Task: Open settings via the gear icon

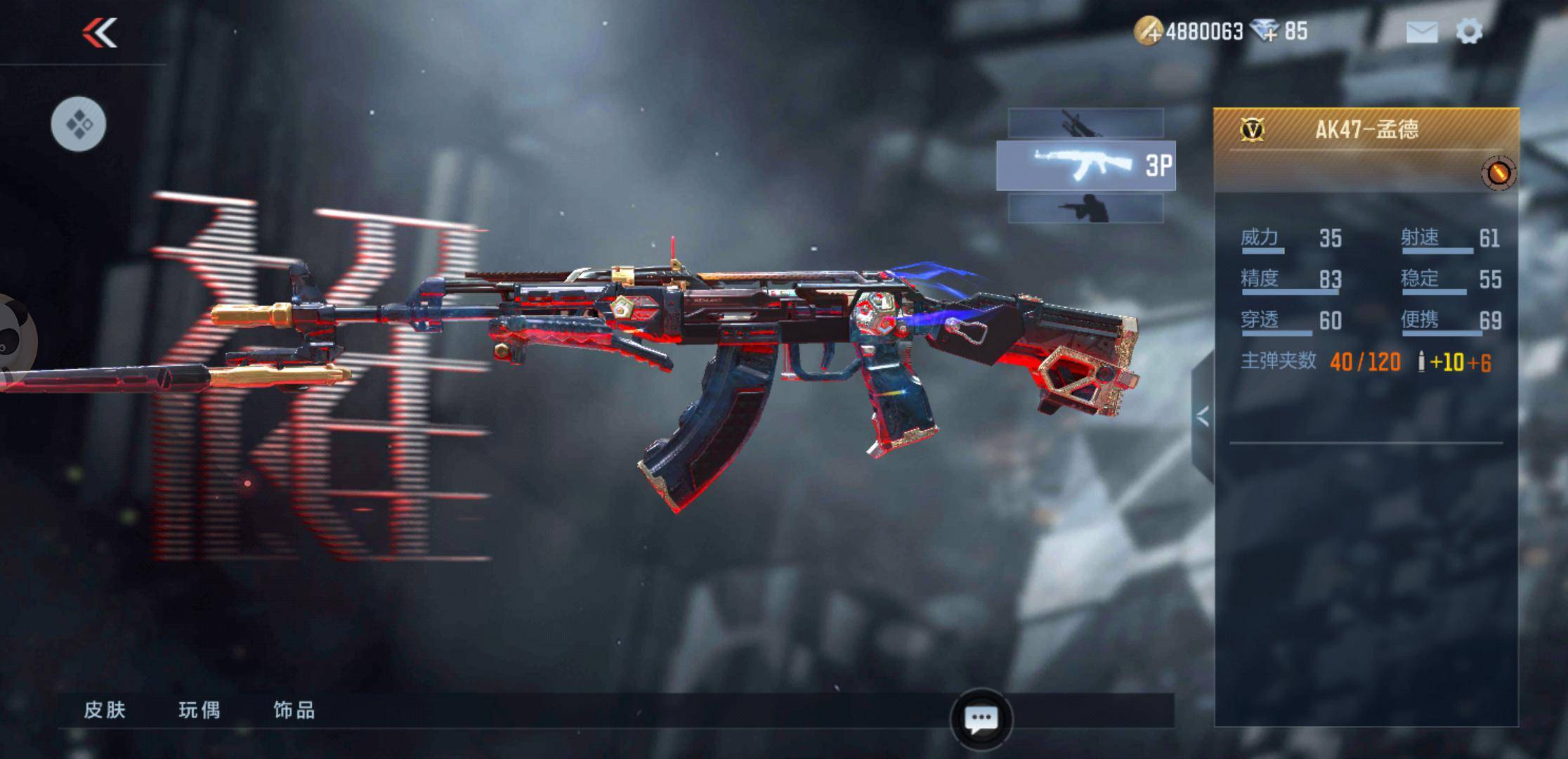Action: [x=1469, y=32]
